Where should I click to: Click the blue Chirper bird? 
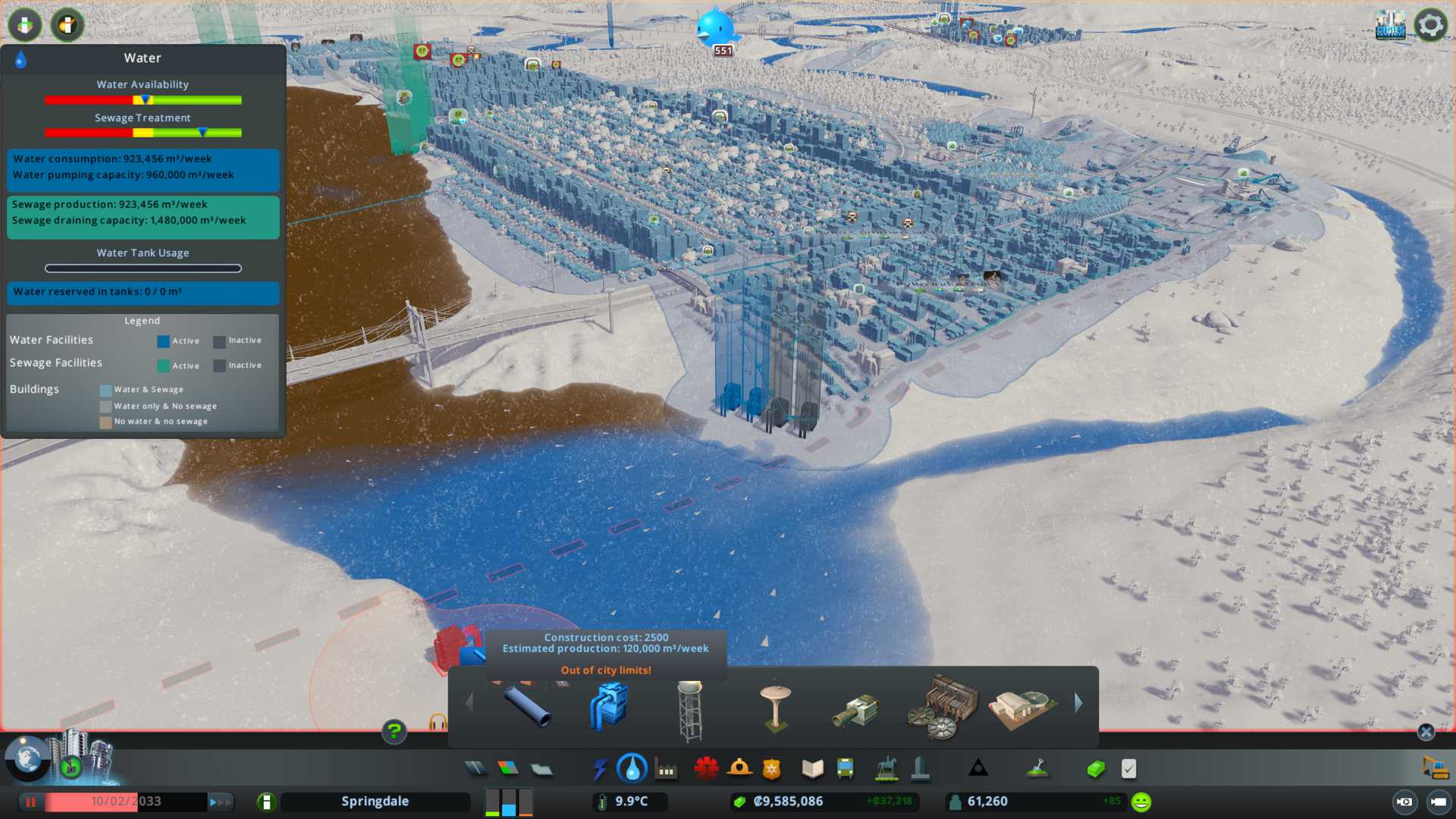pos(715,27)
